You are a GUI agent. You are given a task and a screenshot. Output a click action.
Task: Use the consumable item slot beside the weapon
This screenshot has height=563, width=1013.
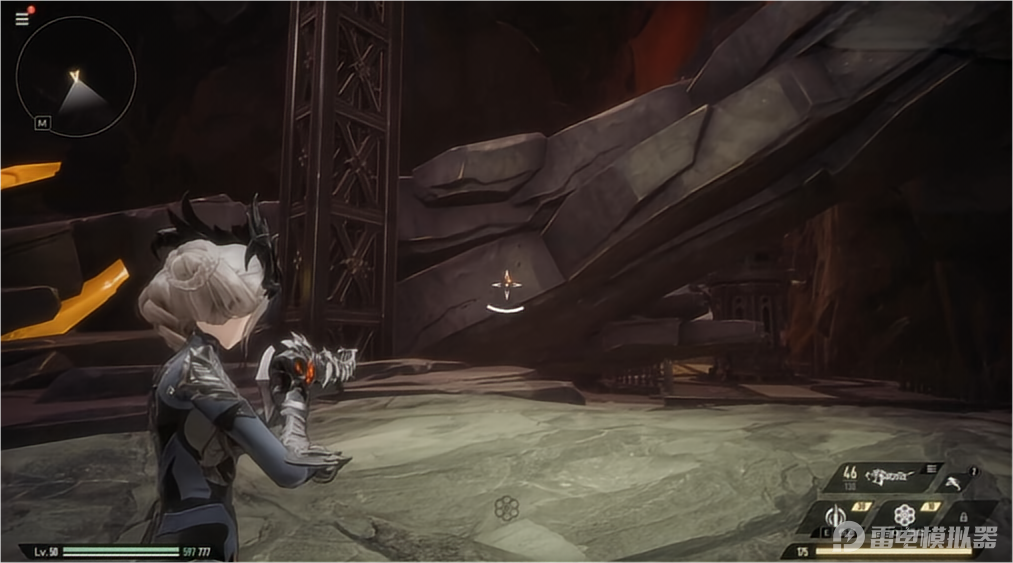pos(958,482)
